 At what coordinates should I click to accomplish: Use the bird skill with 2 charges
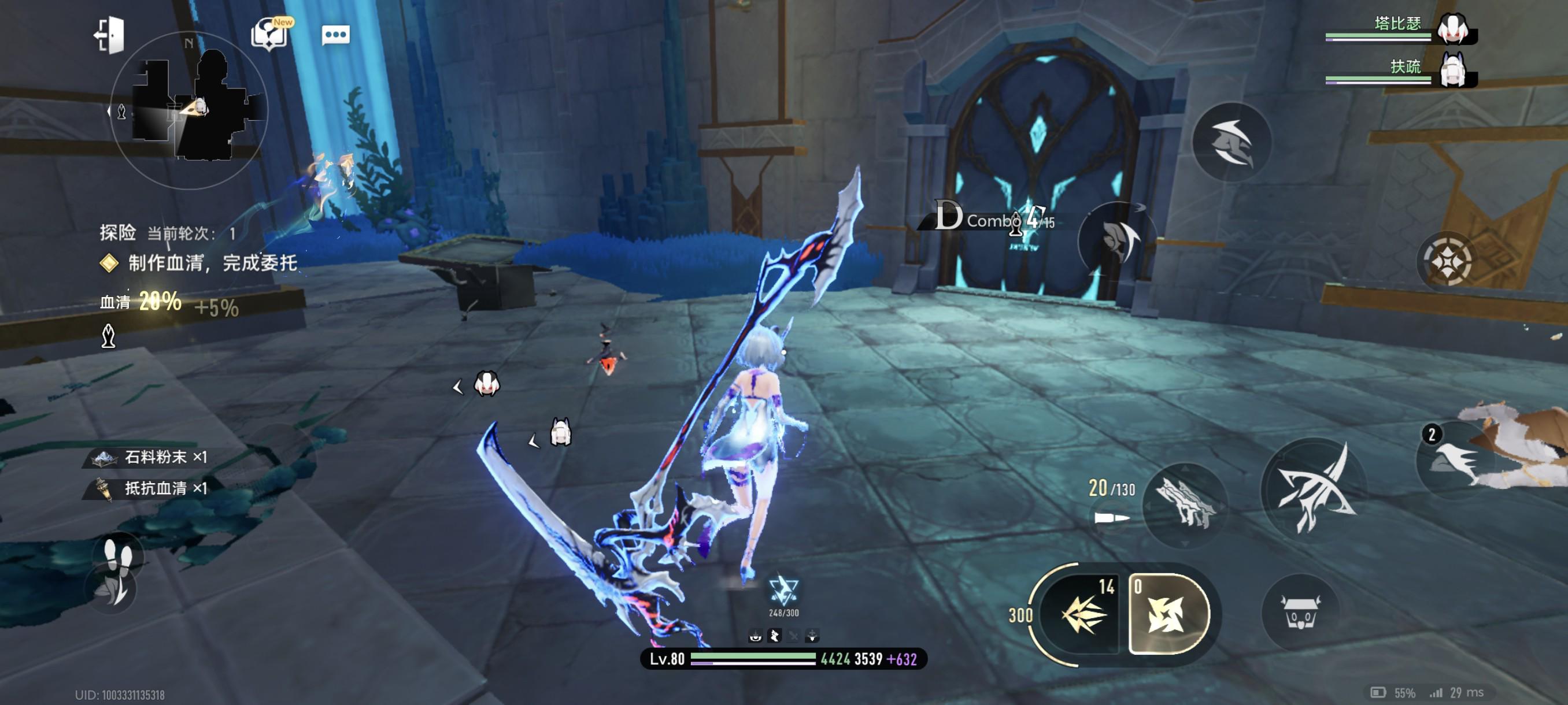pos(1456,461)
